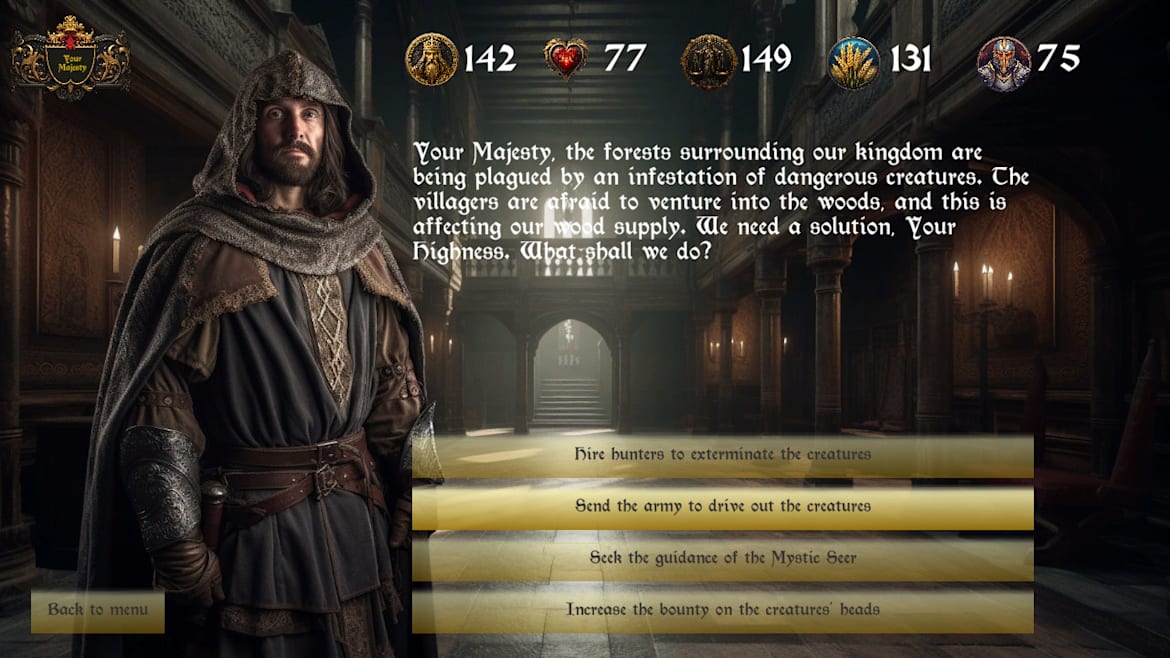This screenshot has width=1170, height=658.
Task: Select the wheat sheaf resource icon
Action: click(x=854, y=62)
